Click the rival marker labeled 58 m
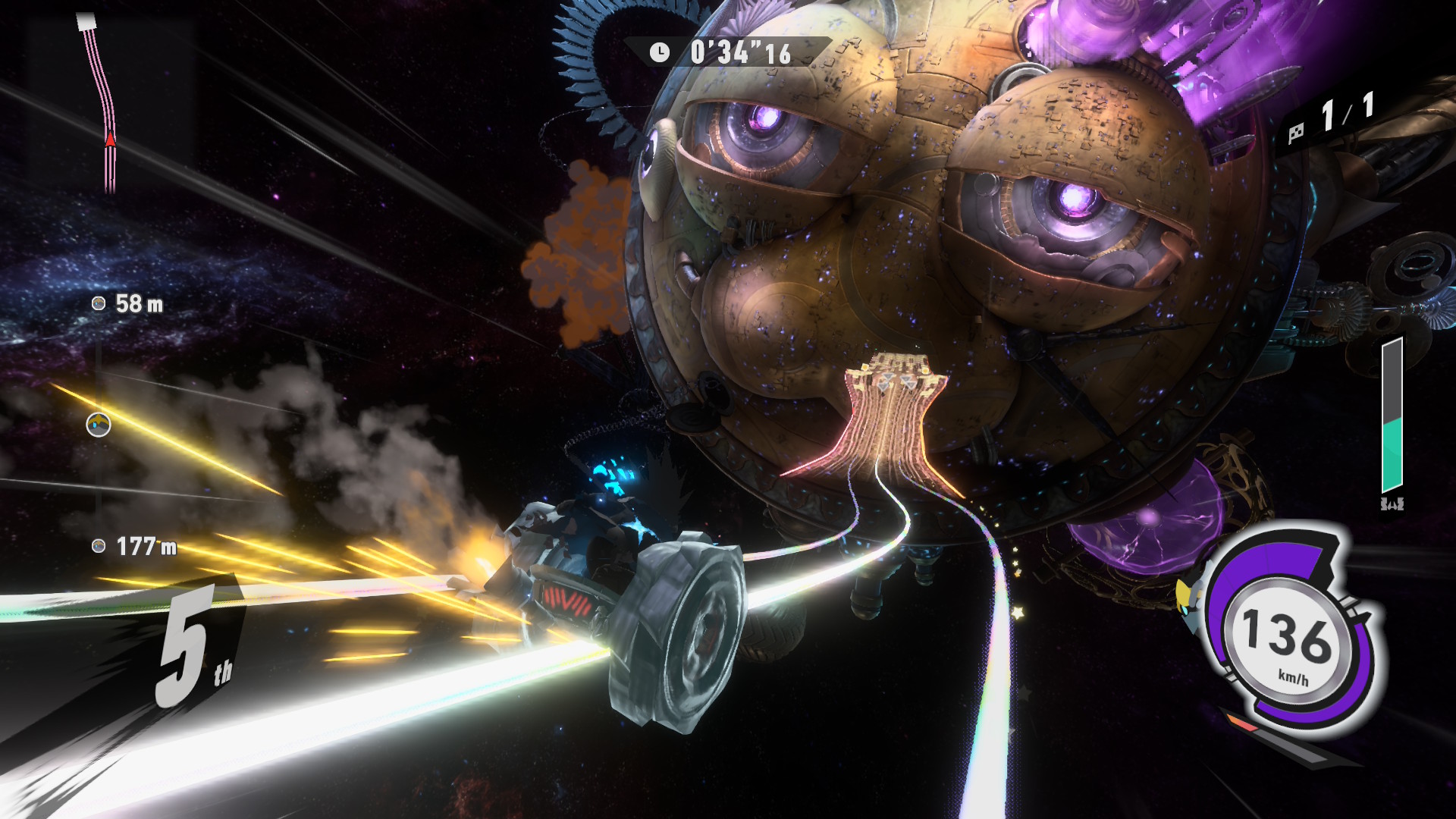 pyautogui.click(x=99, y=304)
